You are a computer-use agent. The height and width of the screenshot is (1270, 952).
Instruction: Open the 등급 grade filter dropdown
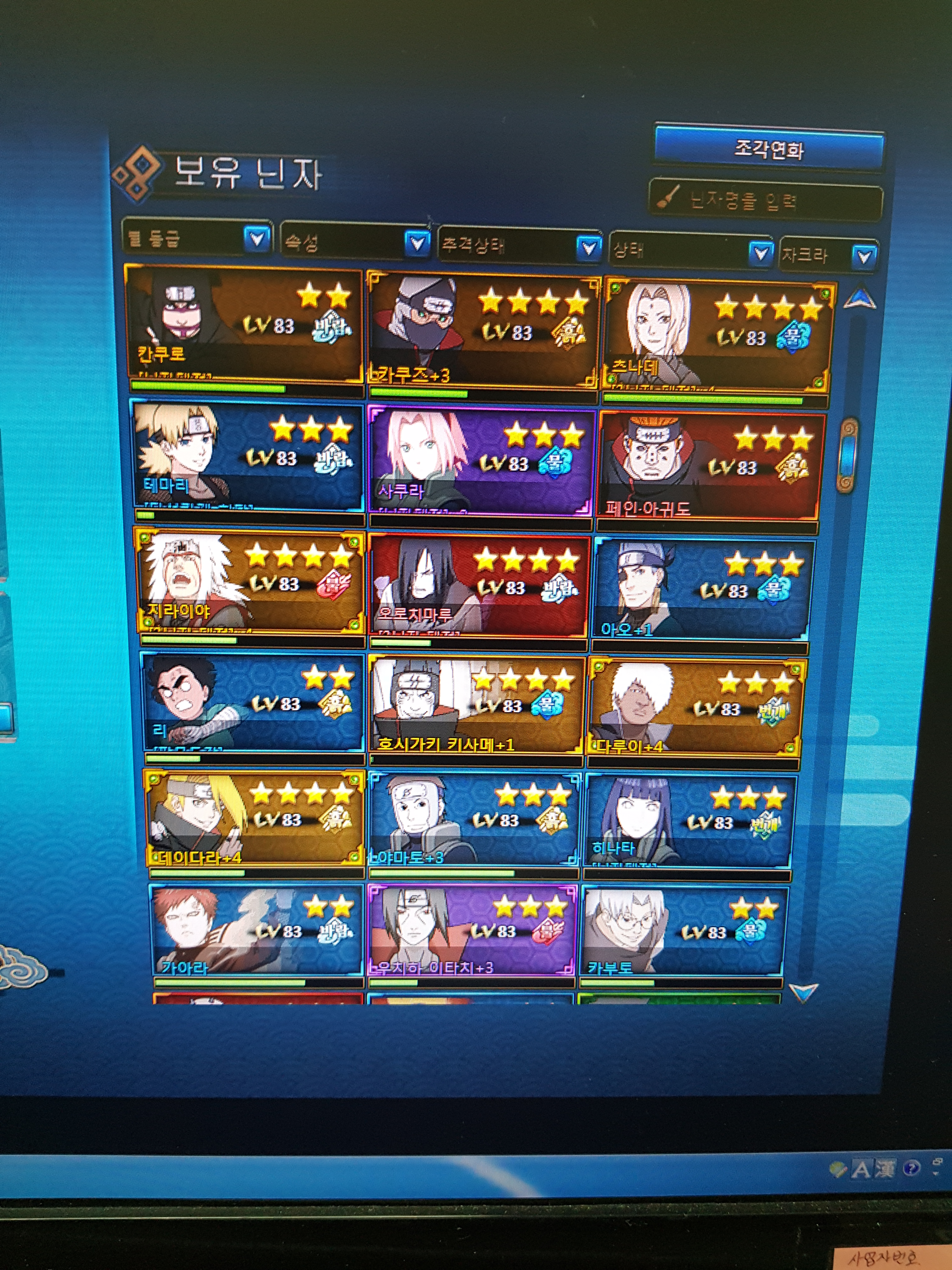257,238
